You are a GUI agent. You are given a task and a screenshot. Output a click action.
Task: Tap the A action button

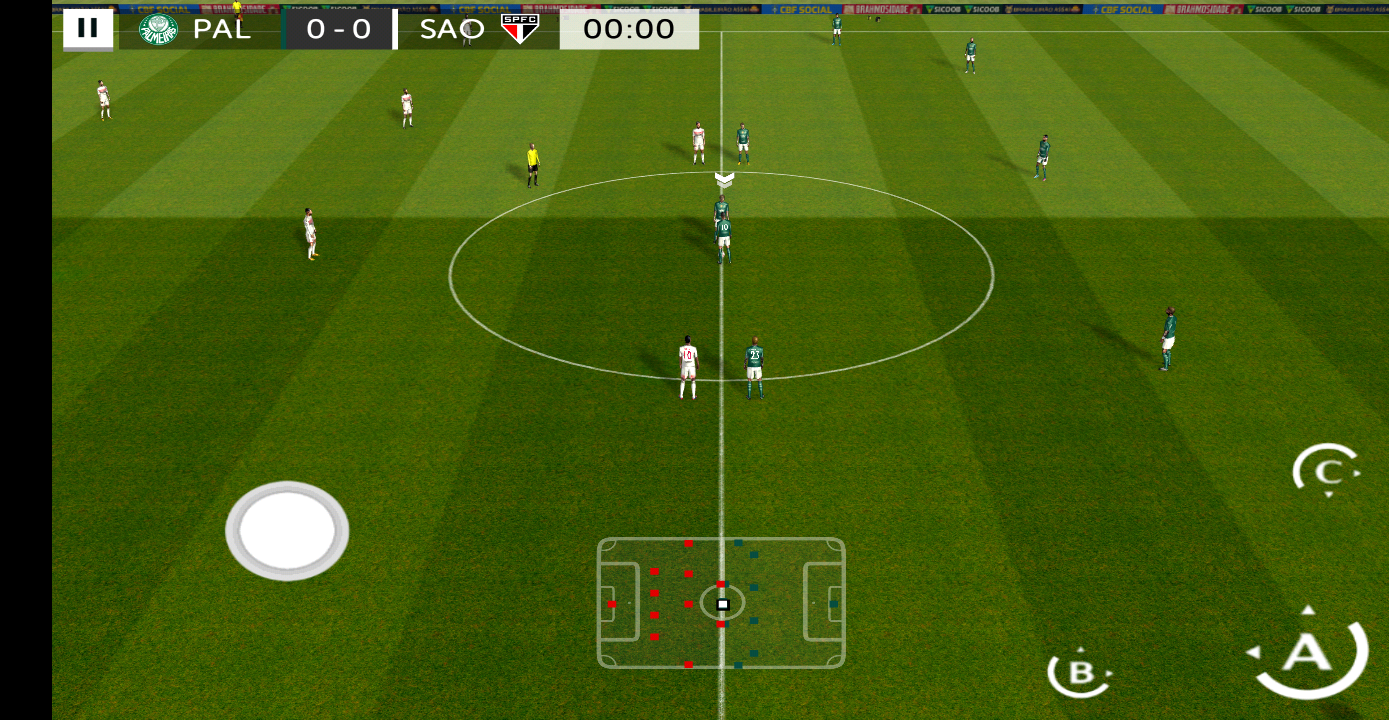pos(1309,653)
